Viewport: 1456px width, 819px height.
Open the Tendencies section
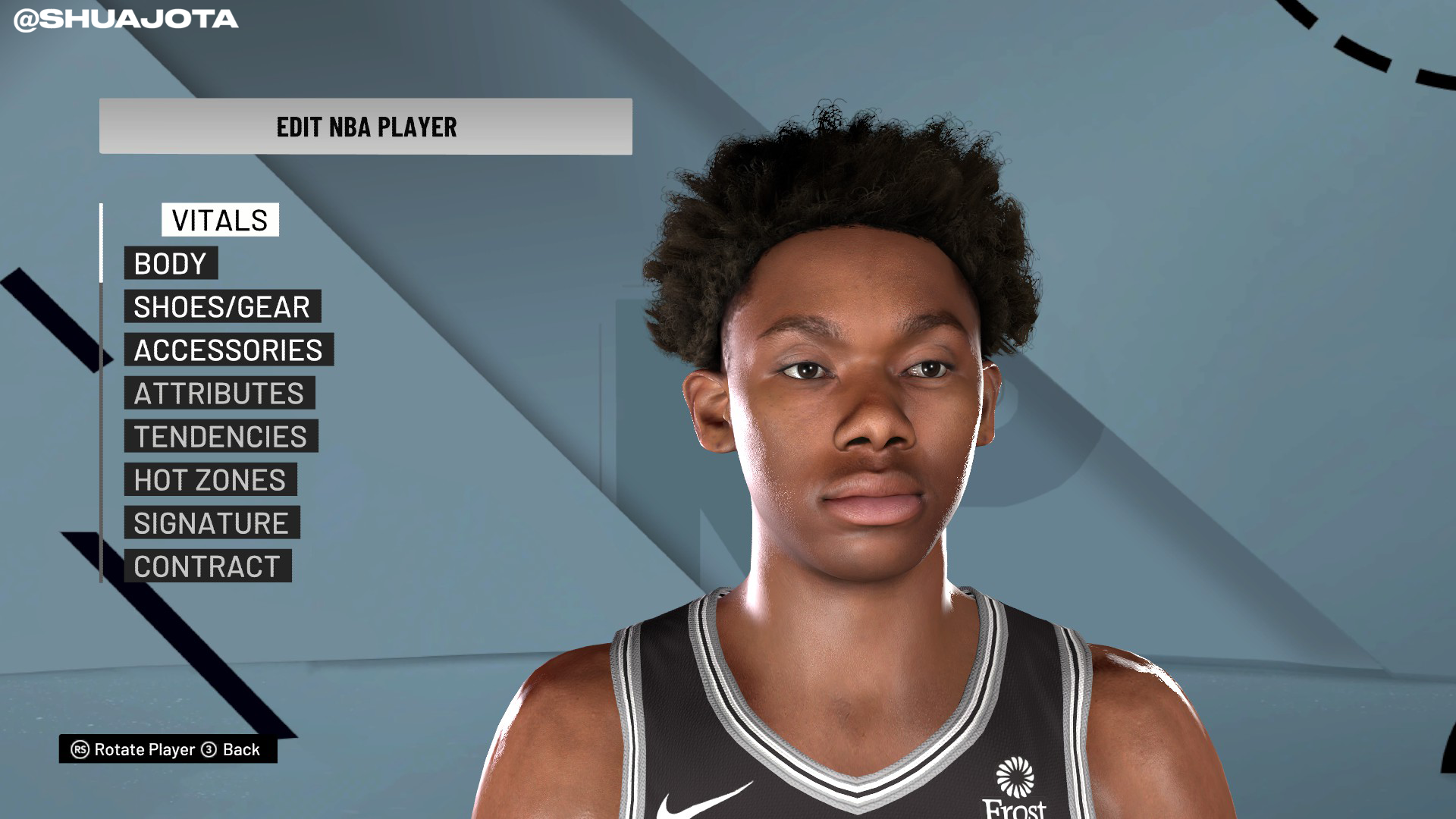click(x=221, y=436)
